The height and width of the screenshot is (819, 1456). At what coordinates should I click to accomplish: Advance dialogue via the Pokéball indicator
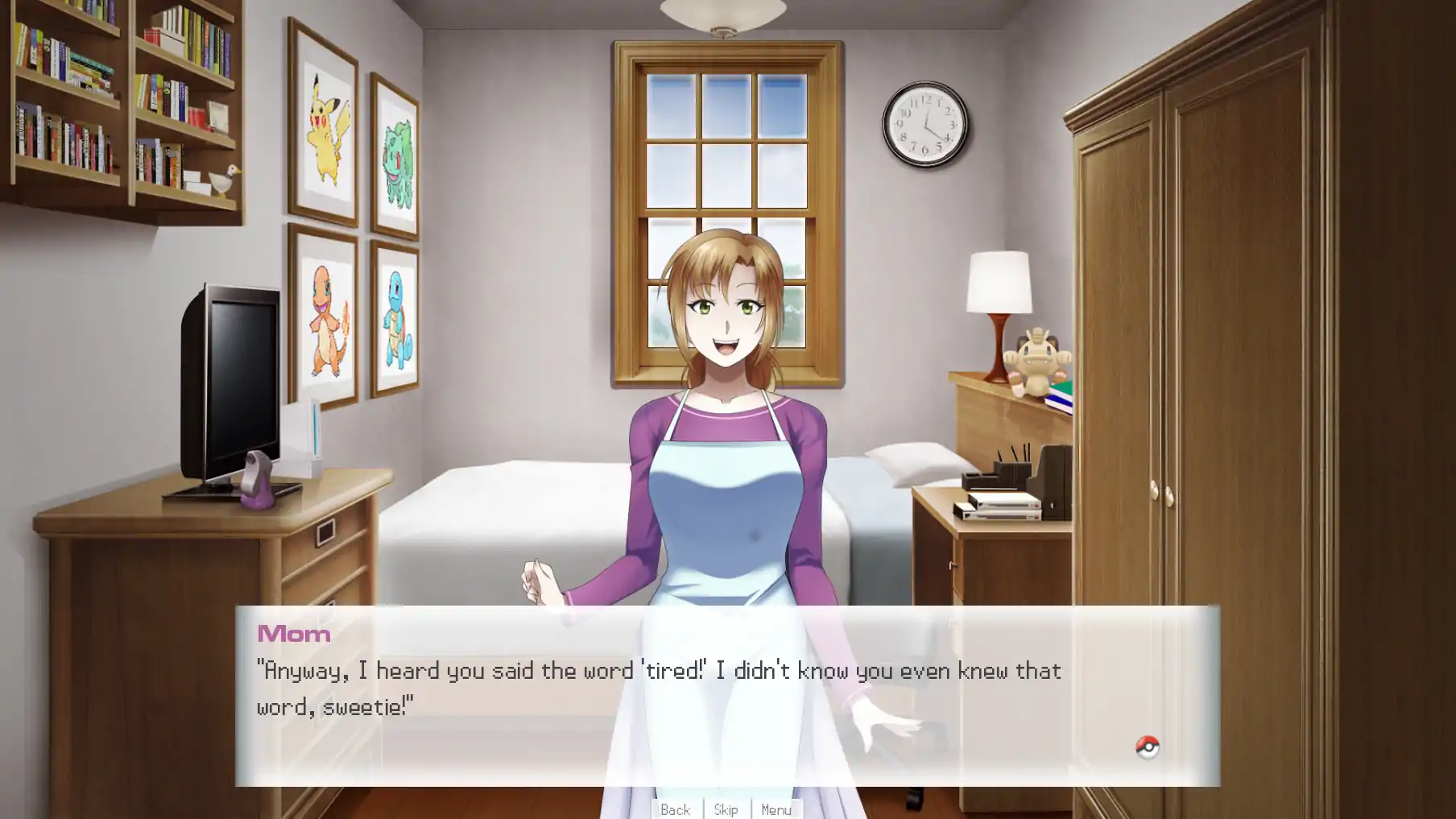click(x=1147, y=747)
